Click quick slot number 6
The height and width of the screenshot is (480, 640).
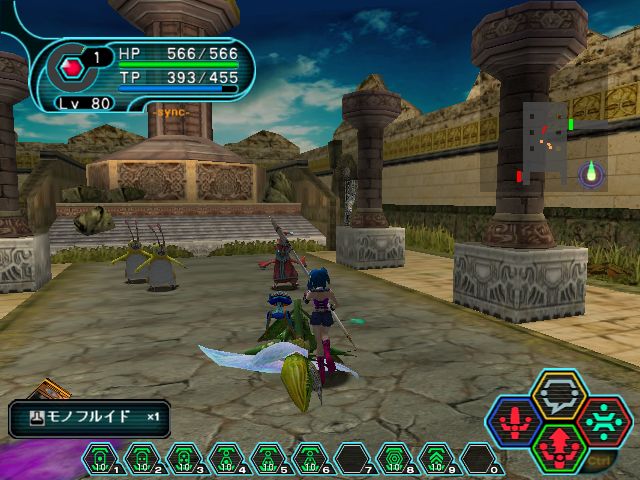[x=311, y=459]
